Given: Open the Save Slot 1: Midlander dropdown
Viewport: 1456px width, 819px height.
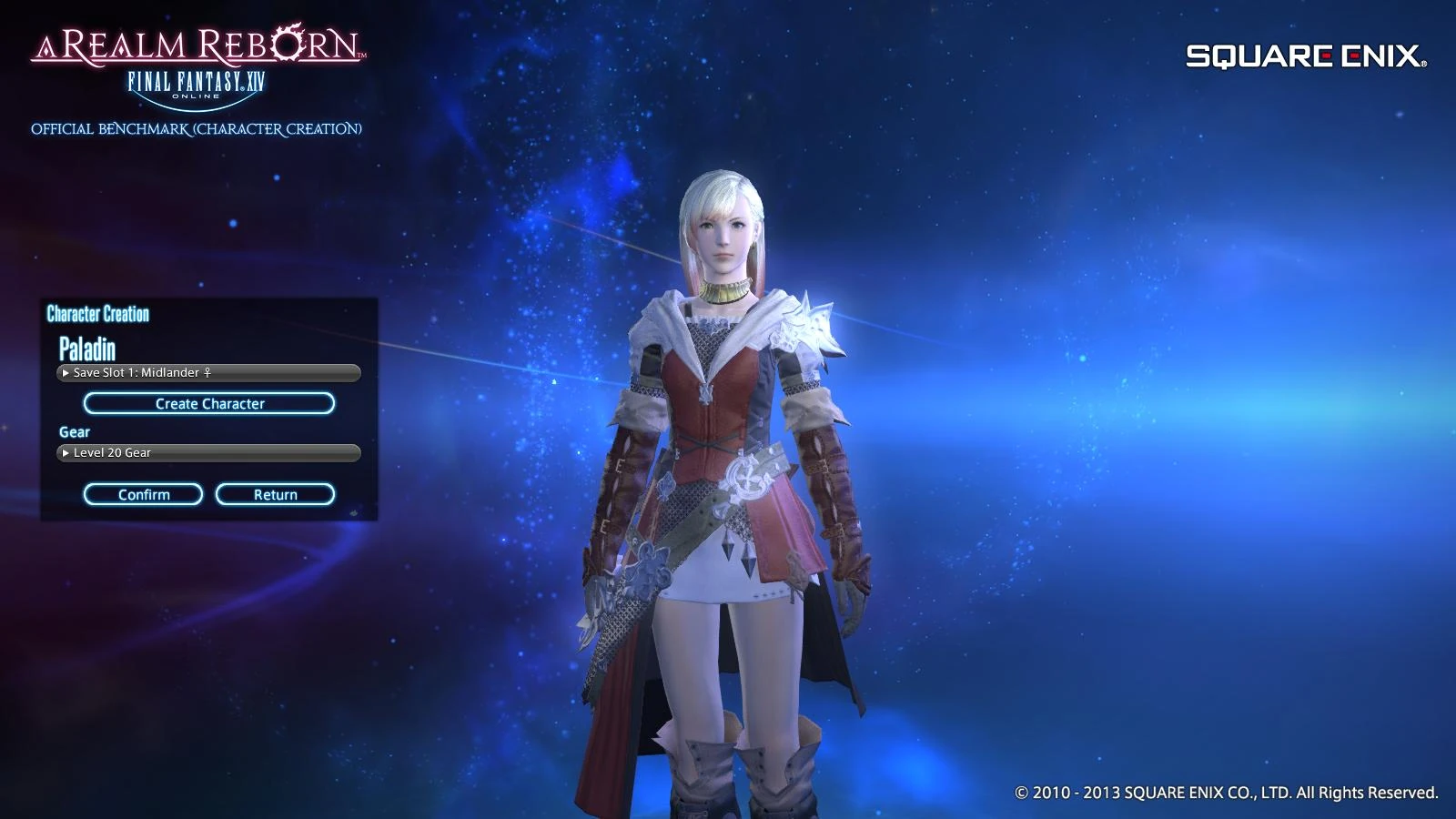Looking at the screenshot, I should (x=209, y=373).
